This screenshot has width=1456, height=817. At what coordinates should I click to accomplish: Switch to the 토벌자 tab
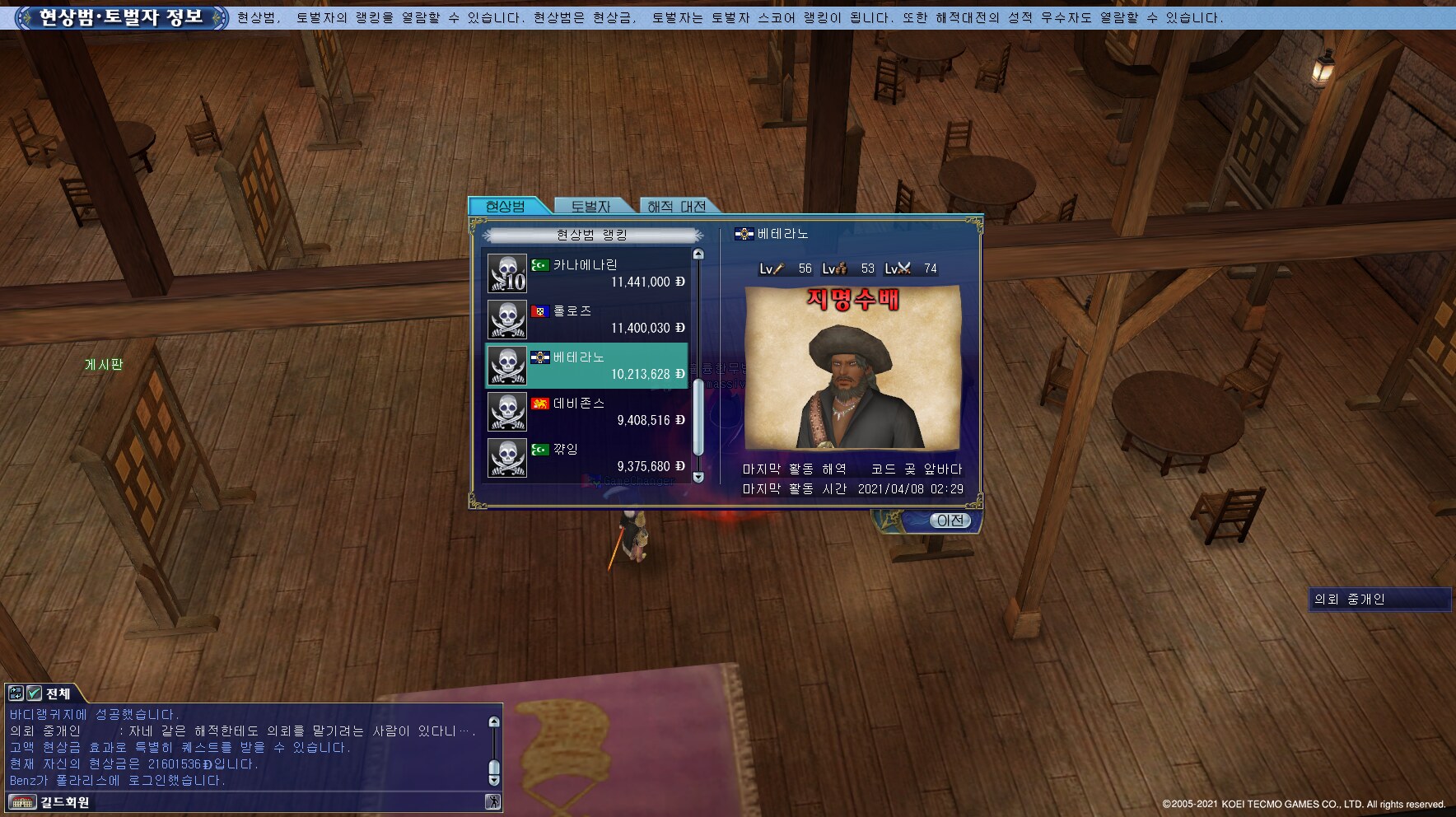(590, 206)
